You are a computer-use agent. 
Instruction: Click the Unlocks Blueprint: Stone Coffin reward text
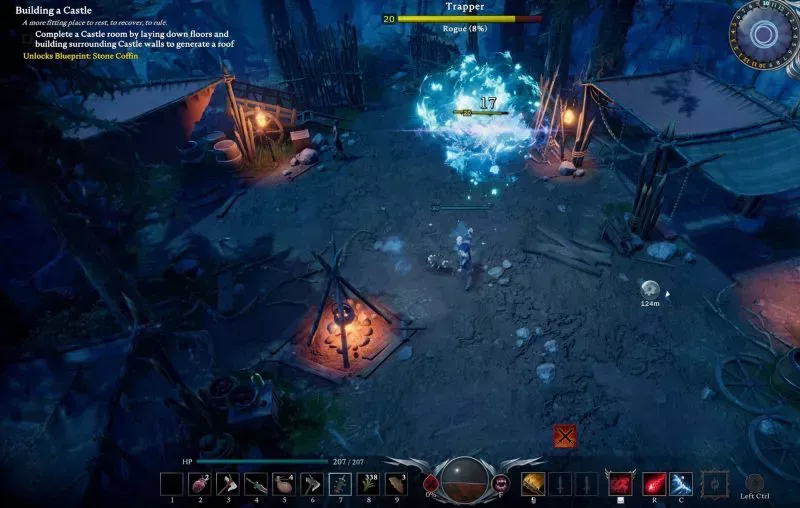pyautogui.click(x=81, y=56)
